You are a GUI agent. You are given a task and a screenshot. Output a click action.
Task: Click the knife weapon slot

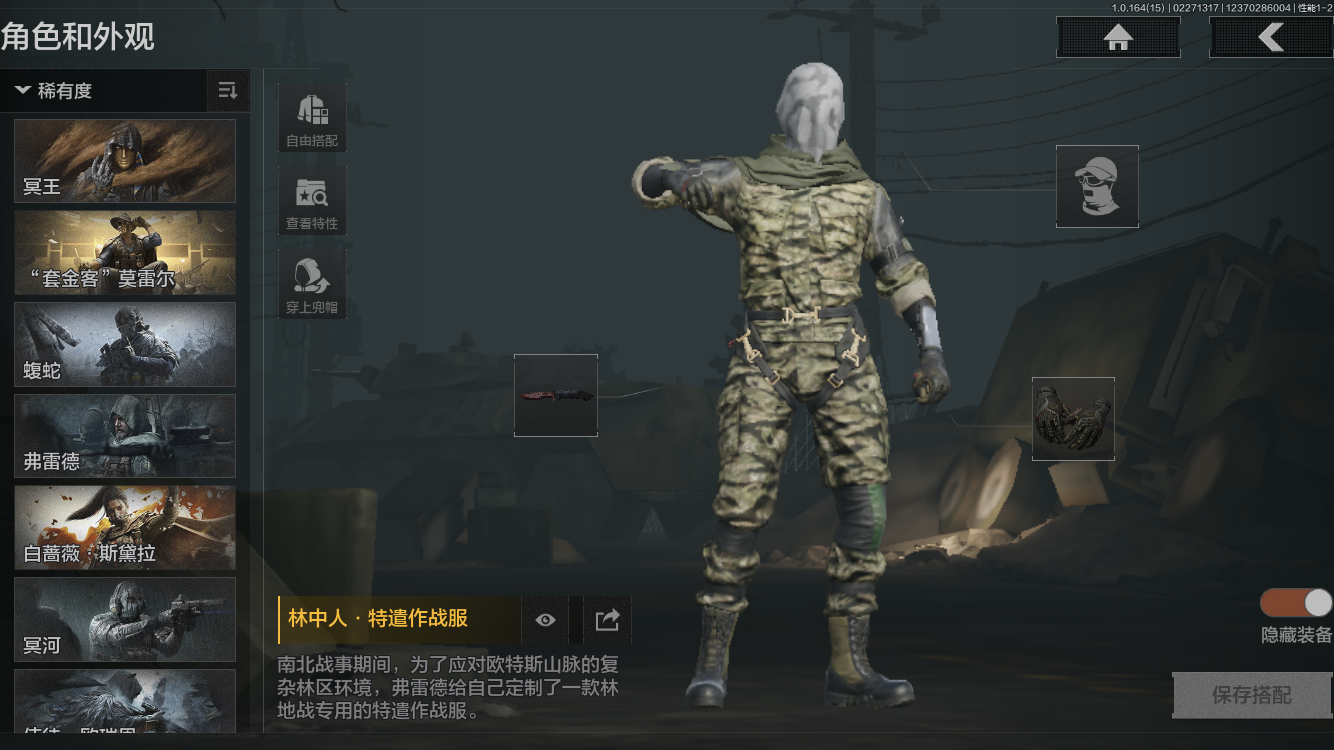555,395
